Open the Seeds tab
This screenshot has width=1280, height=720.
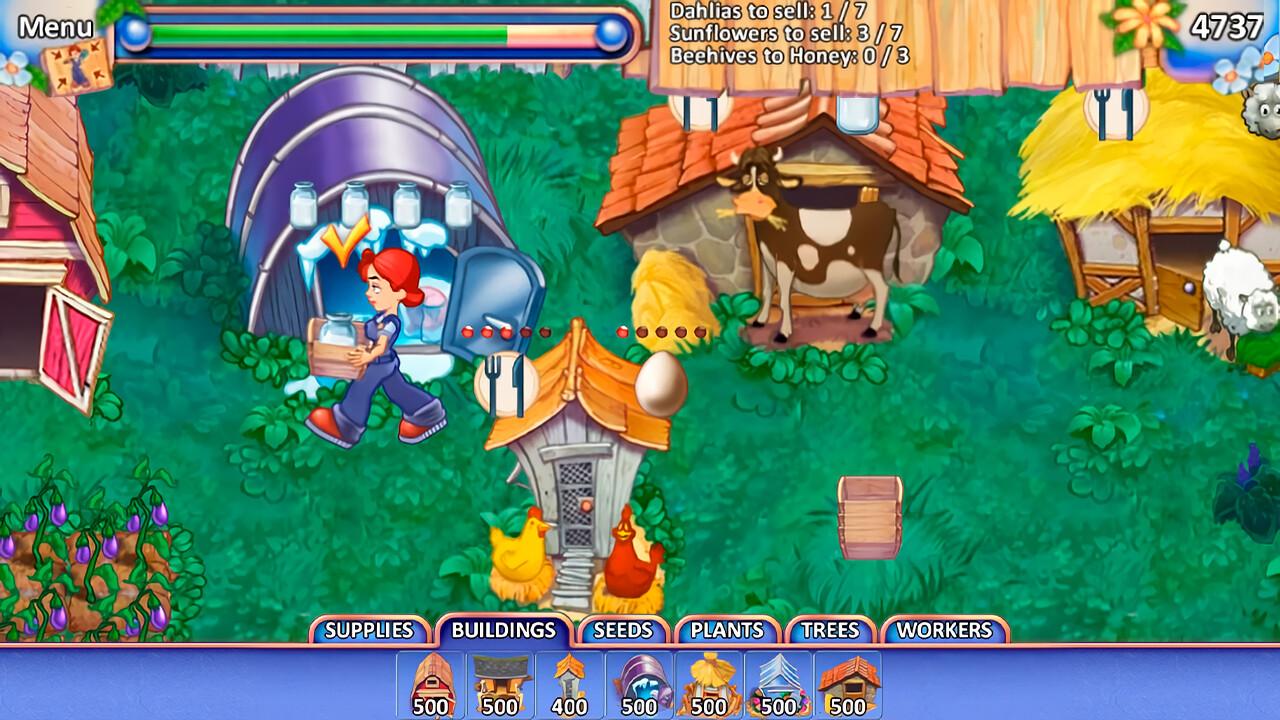click(622, 630)
